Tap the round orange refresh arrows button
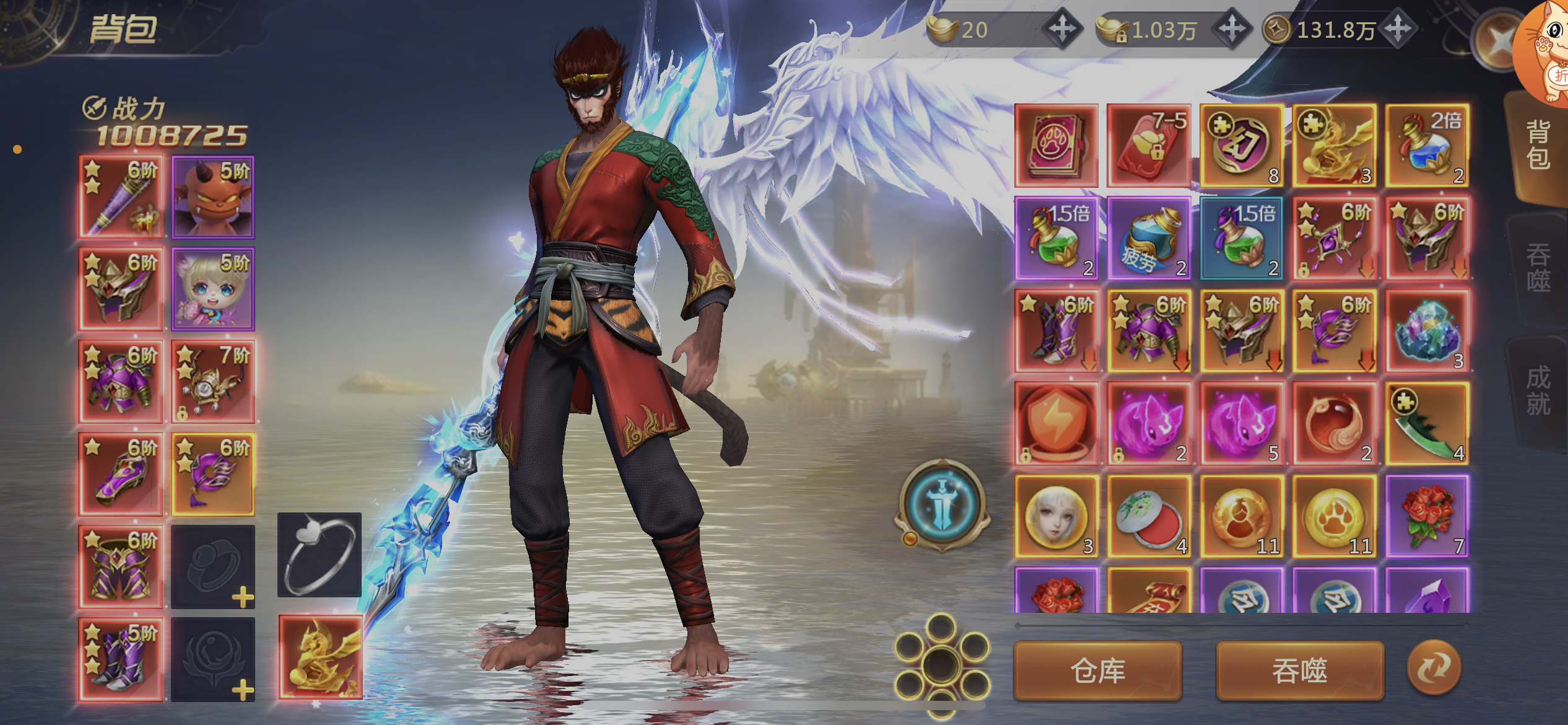The width and height of the screenshot is (1568, 725). coord(1434,667)
